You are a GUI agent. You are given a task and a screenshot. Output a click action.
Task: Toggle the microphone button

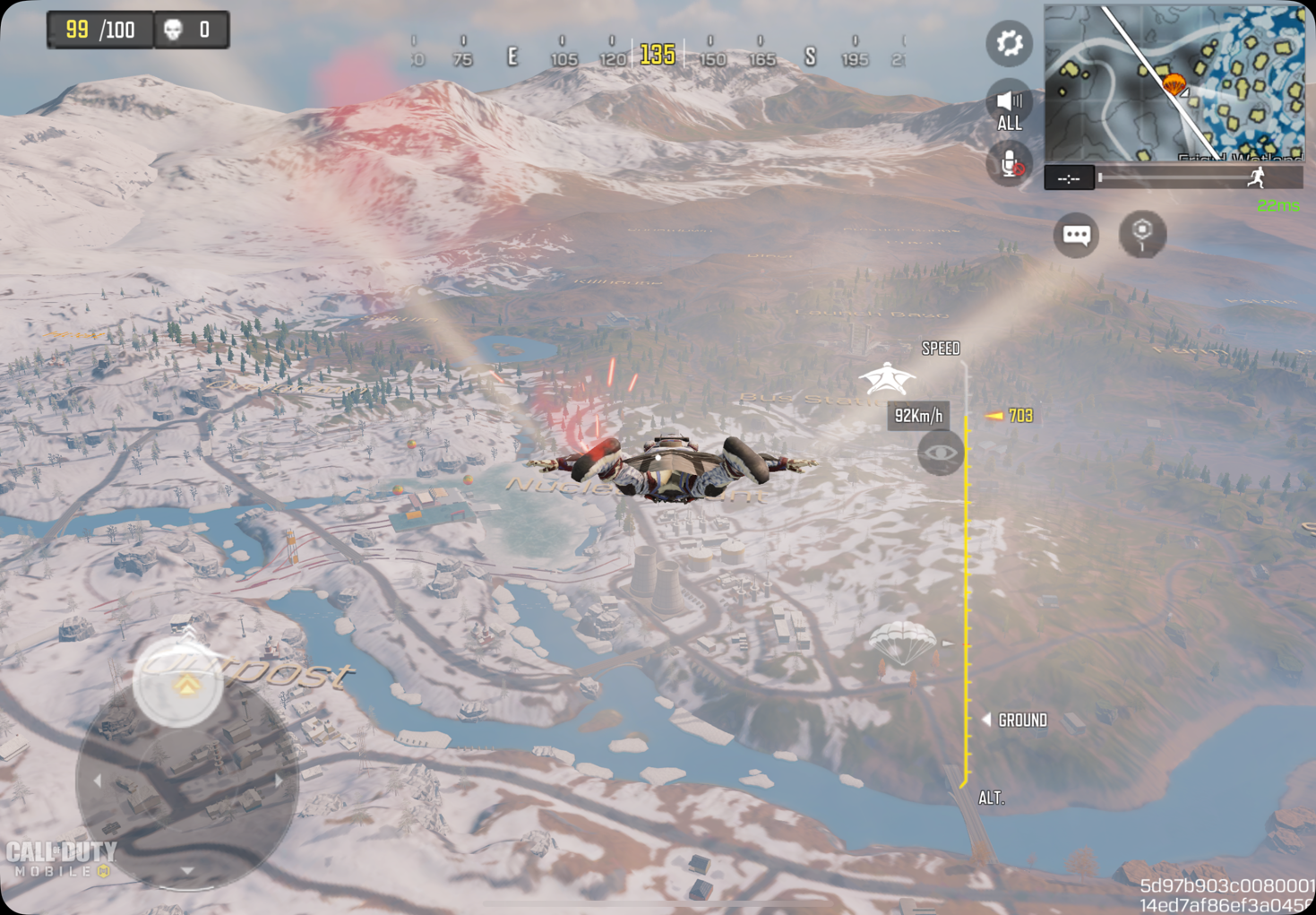[1010, 165]
